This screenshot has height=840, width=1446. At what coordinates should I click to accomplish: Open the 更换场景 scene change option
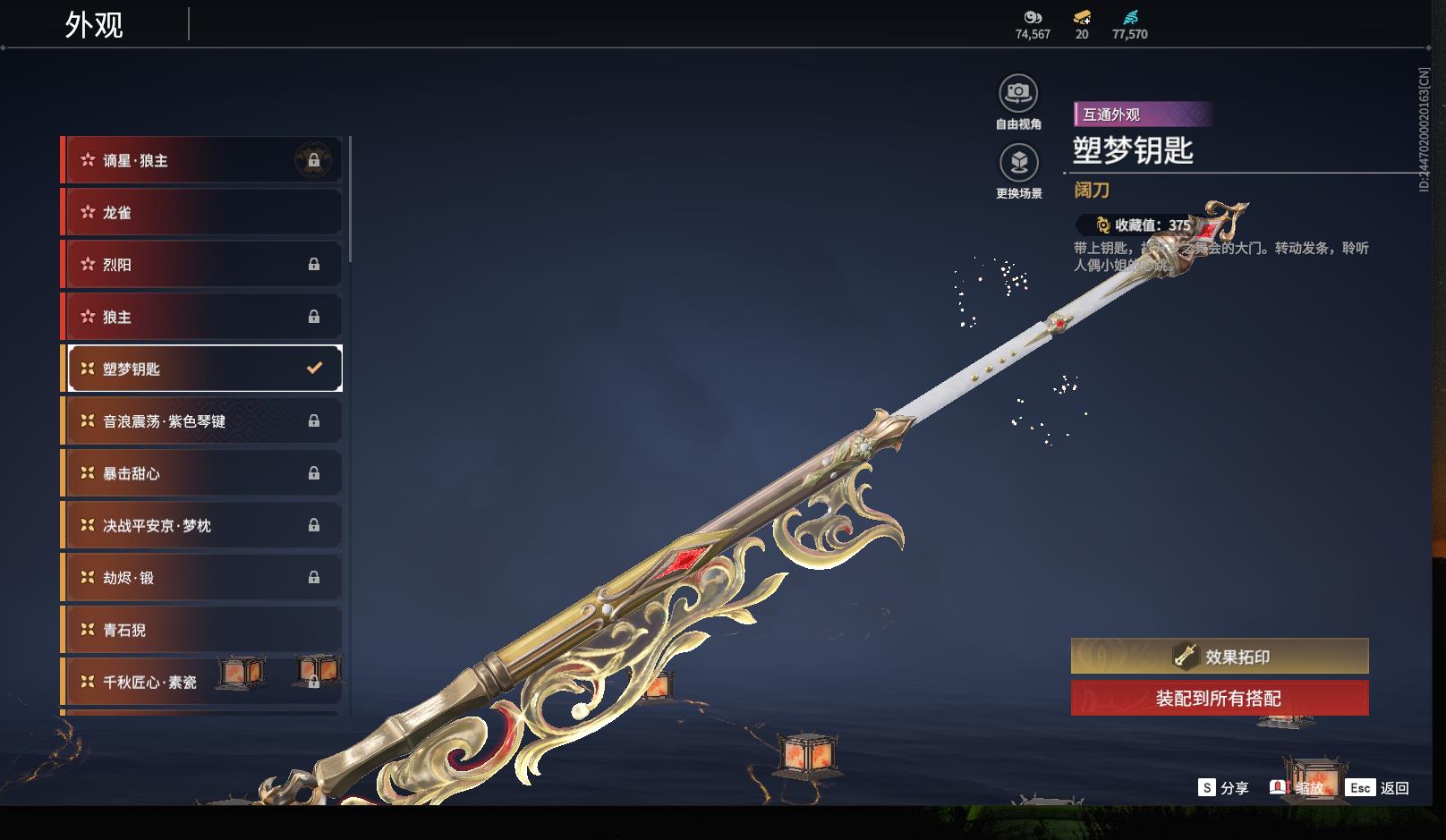[x=1018, y=164]
